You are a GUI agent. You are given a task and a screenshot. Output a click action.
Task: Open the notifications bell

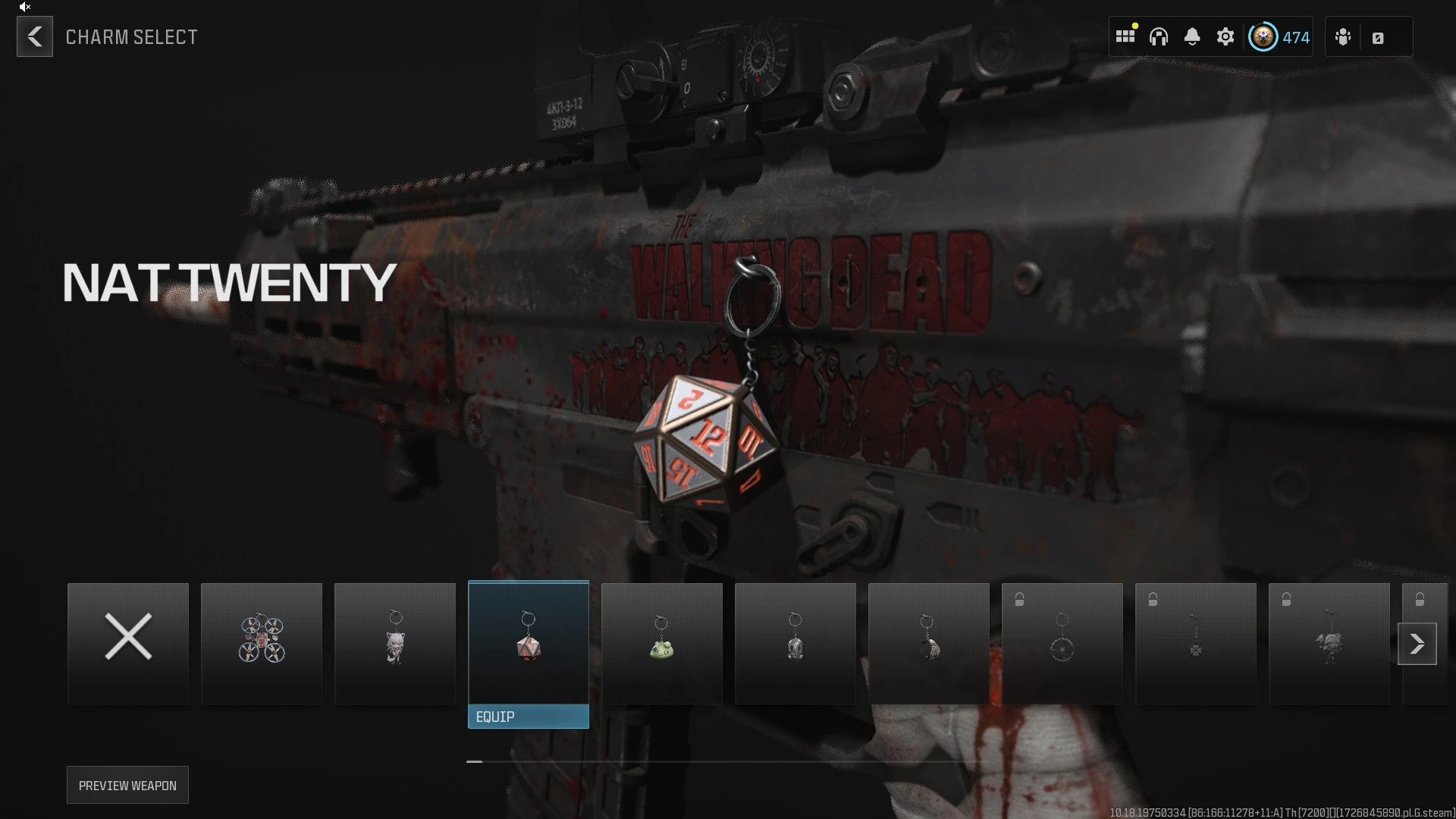click(1193, 36)
